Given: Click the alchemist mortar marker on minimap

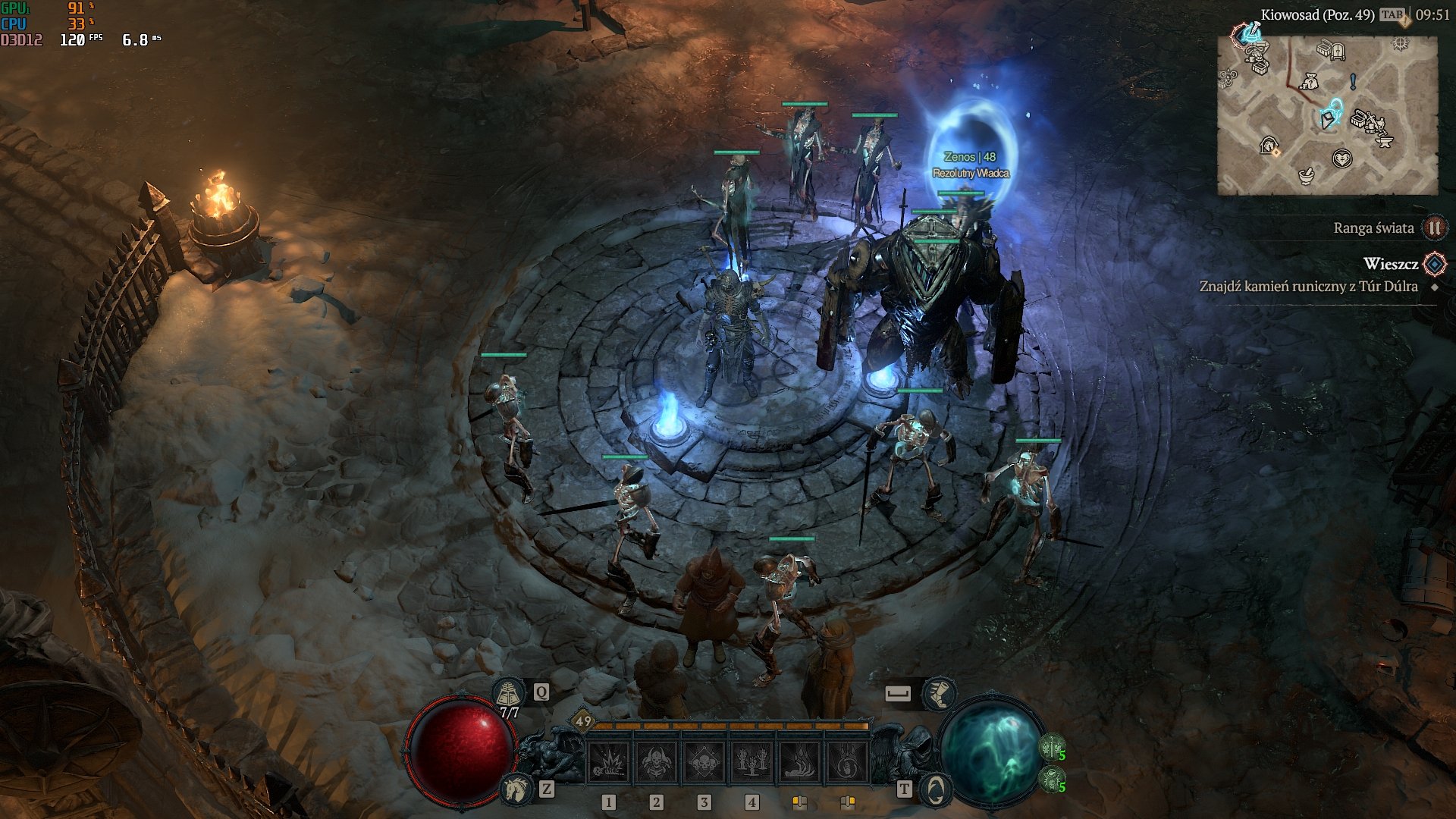Looking at the screenshot, I should [1306, 176].
